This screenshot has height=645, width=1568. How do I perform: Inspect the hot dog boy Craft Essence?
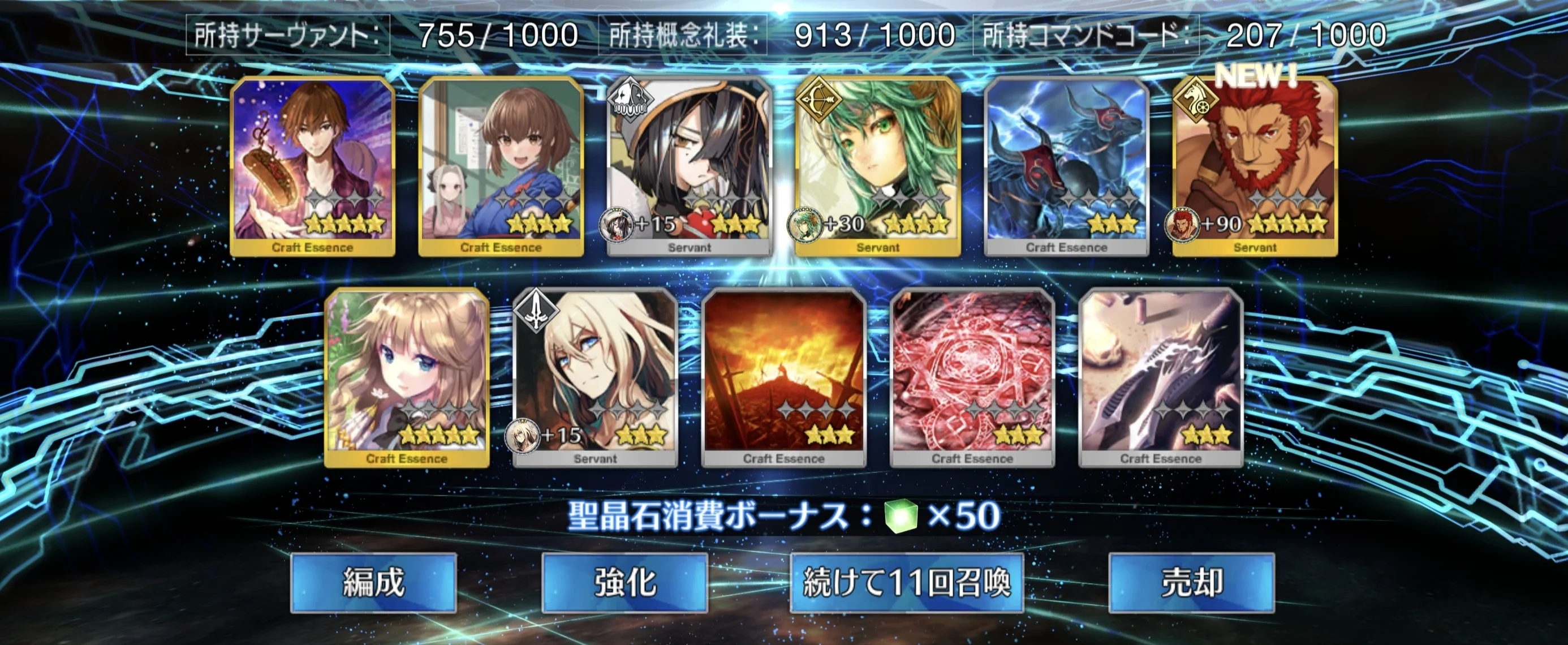pos(312,166)
